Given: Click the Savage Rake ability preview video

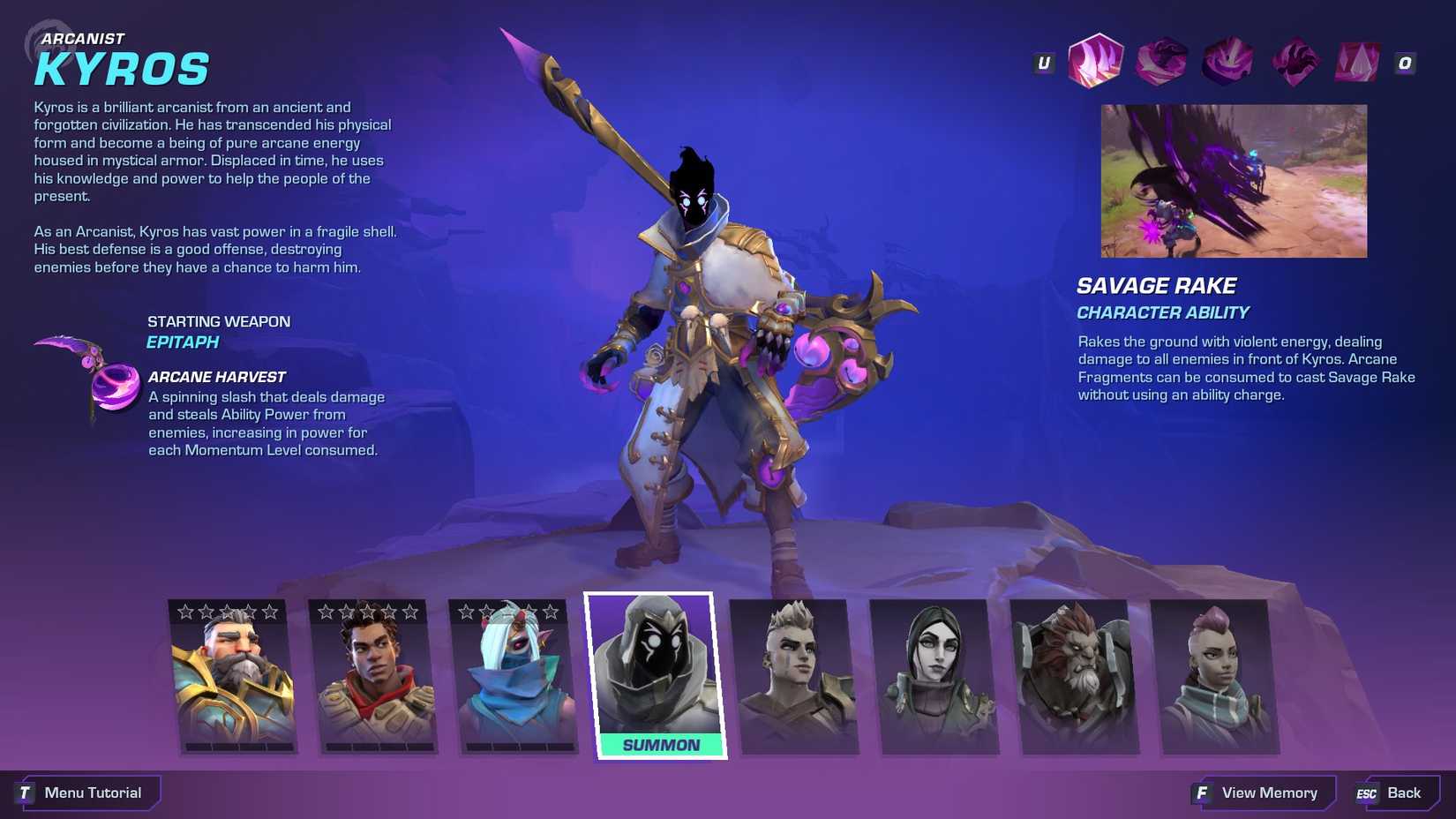Looking at the screenshot, I should pos(1233,181).
